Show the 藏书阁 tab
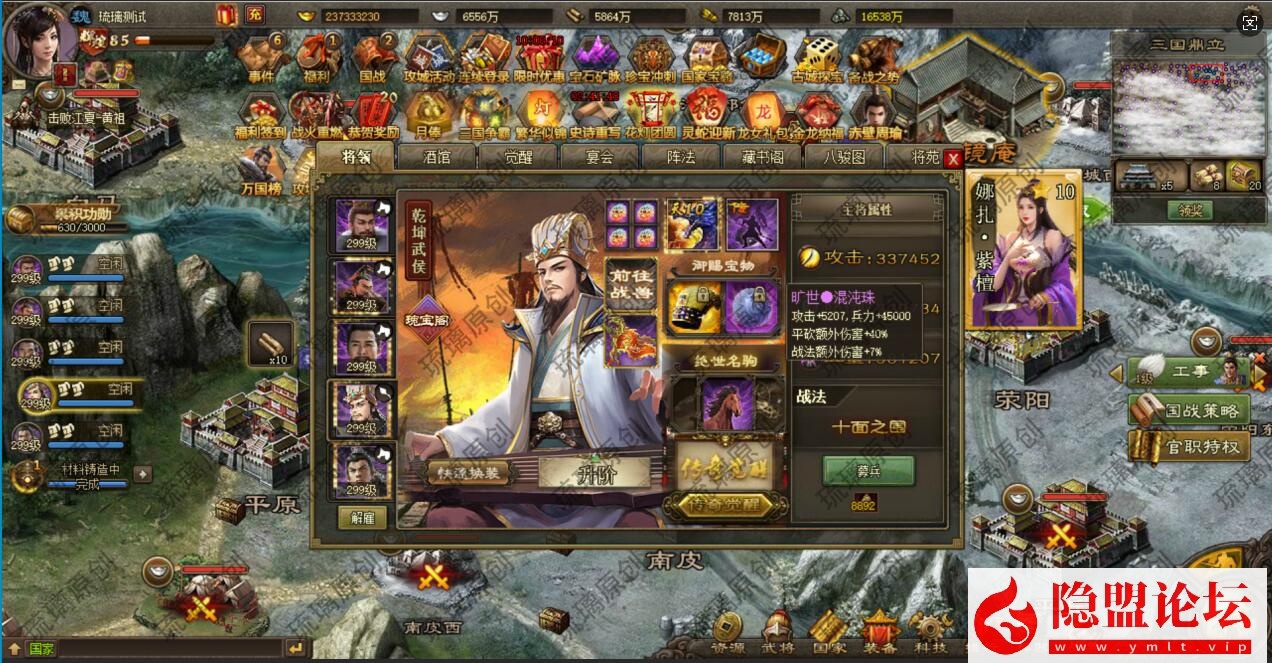 [761, 157]
